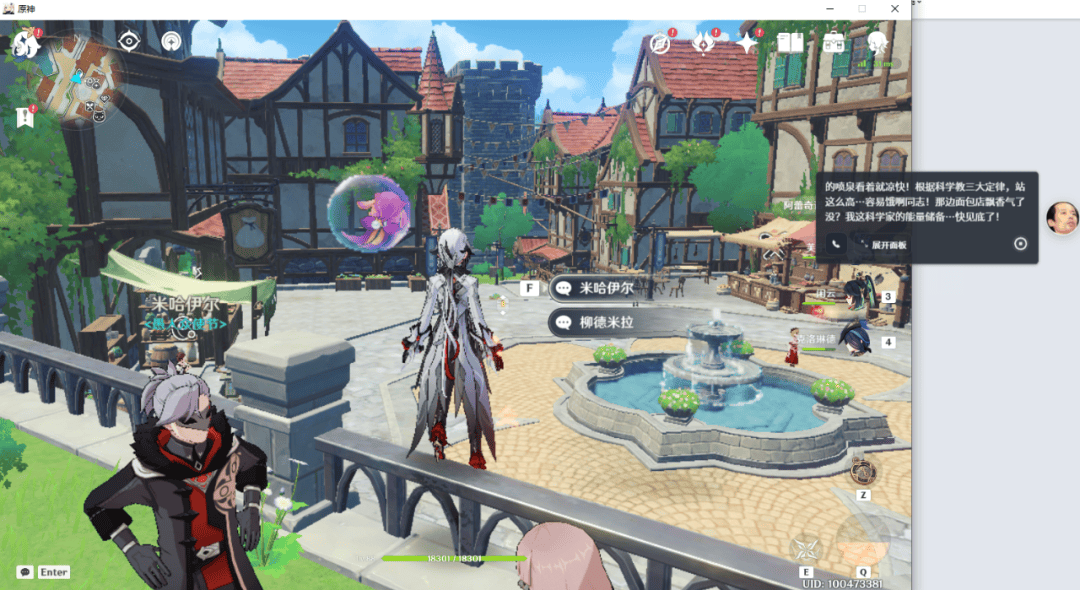The image size is (1080, 590).
Task: Activate the elemental skill icon
Action: tap(806, 548)
